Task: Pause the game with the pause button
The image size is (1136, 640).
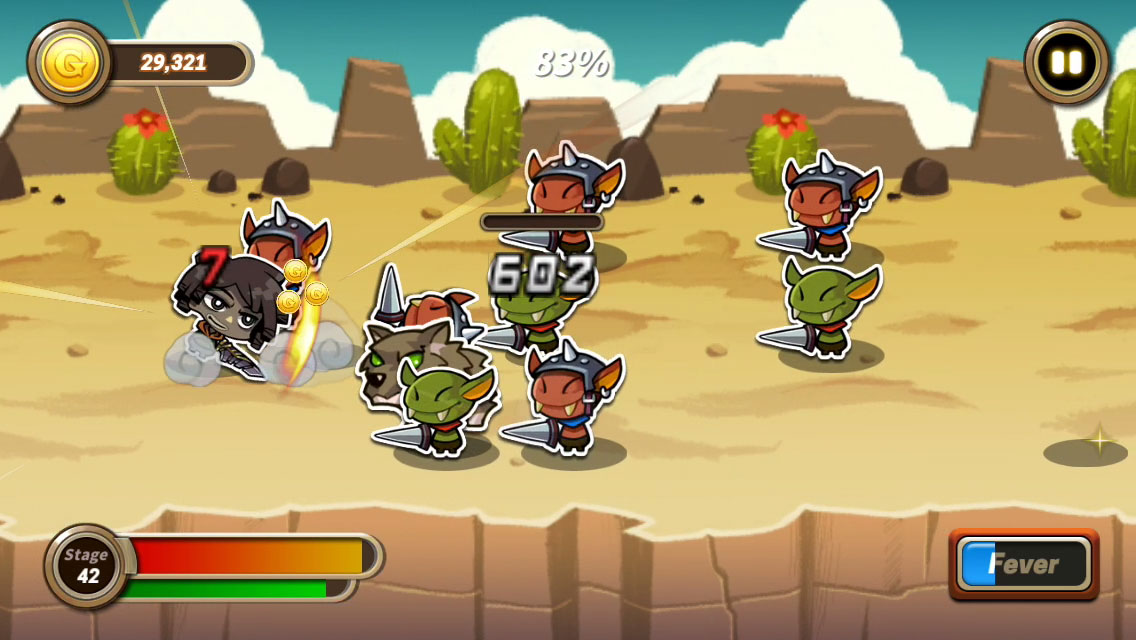Action: point(1066,62)
